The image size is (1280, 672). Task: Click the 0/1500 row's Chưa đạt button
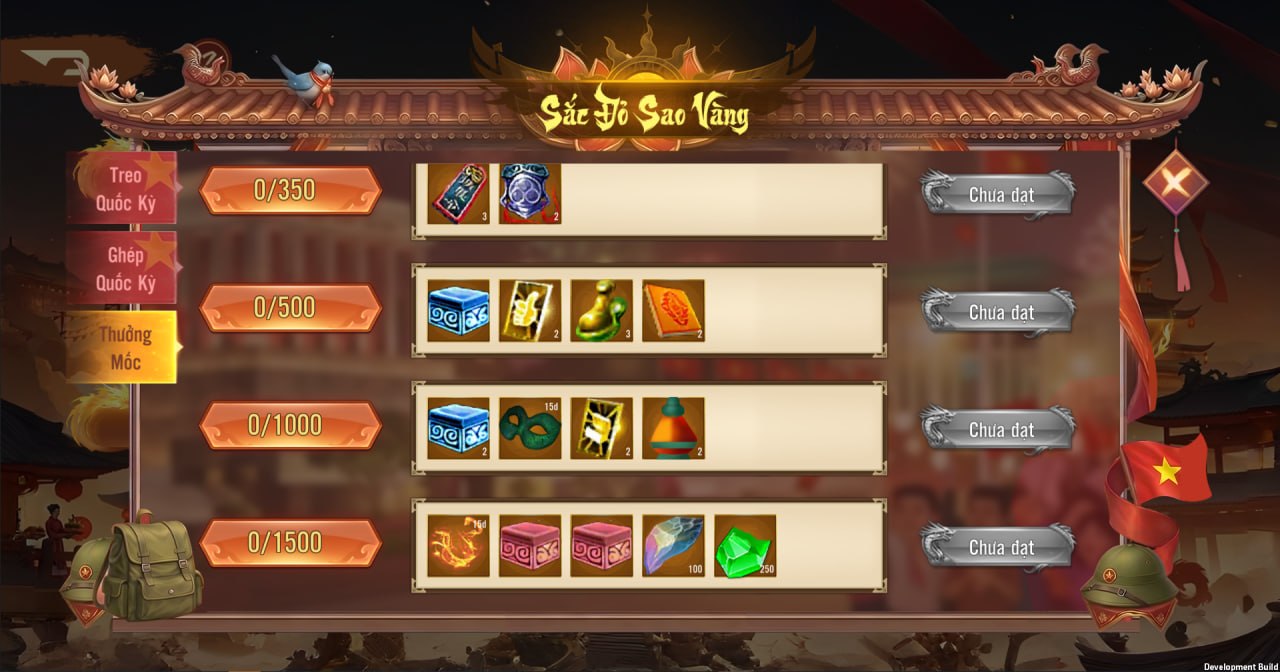[x=999, y=547]
